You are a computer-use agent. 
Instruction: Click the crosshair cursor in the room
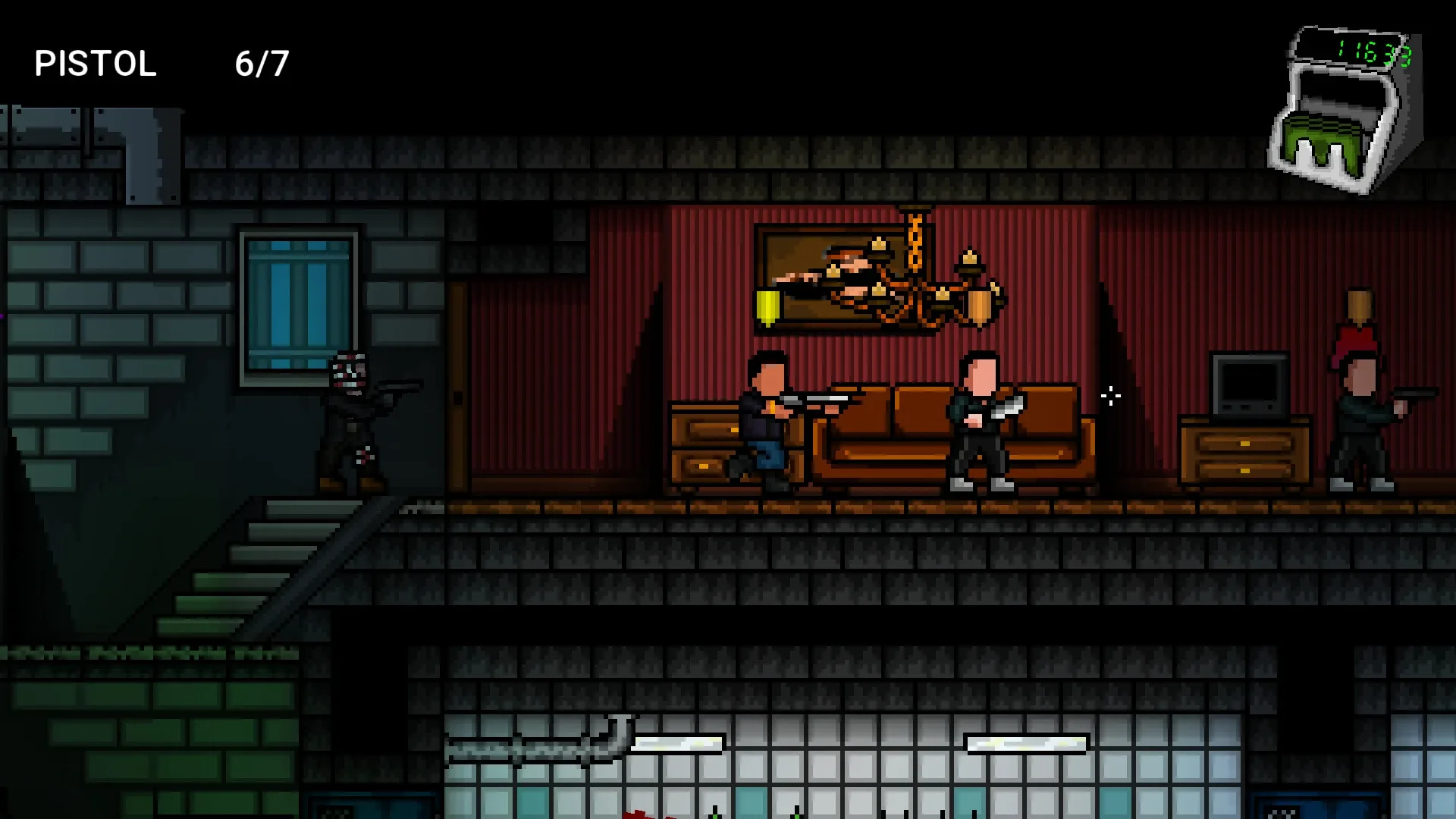point(1110,395)
